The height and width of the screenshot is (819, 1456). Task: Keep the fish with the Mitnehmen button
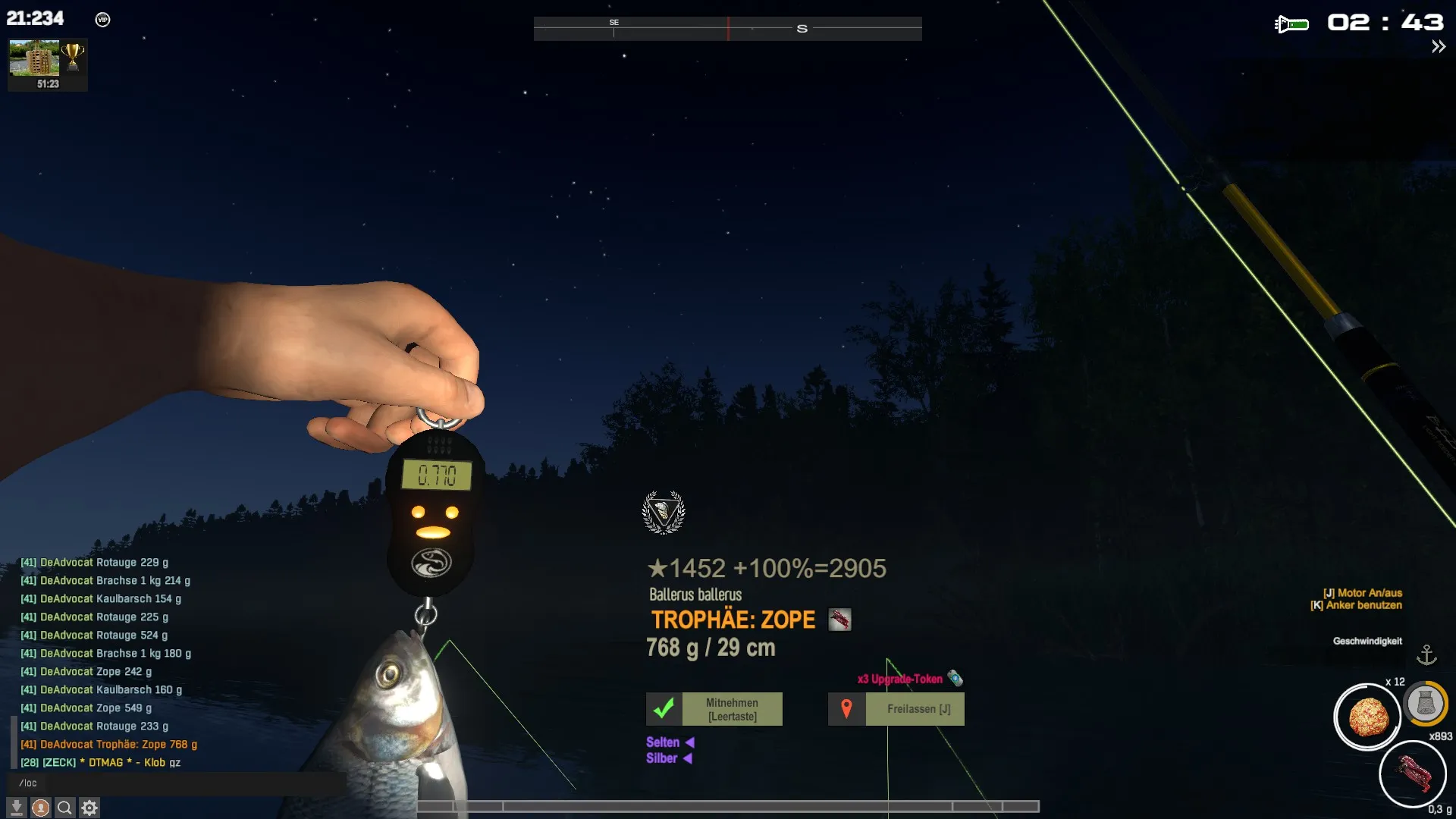coord(714,709)
